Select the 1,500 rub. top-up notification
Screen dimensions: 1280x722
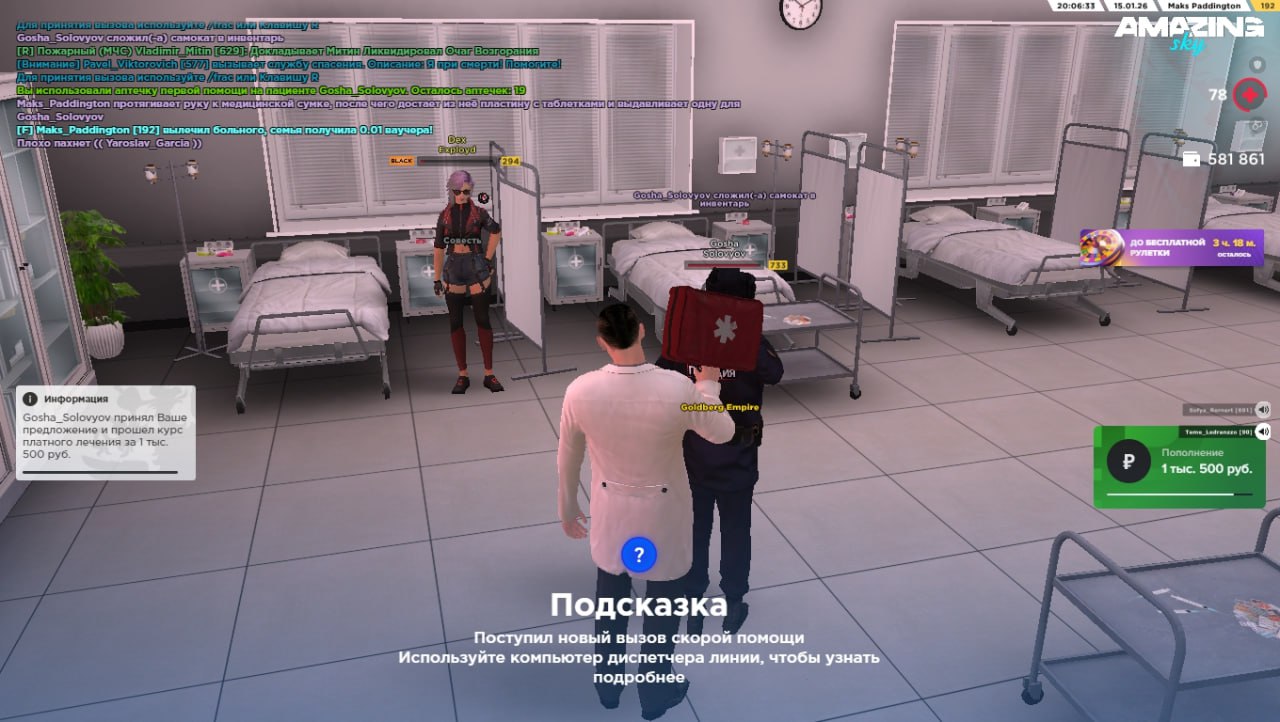pos(1186,467)
